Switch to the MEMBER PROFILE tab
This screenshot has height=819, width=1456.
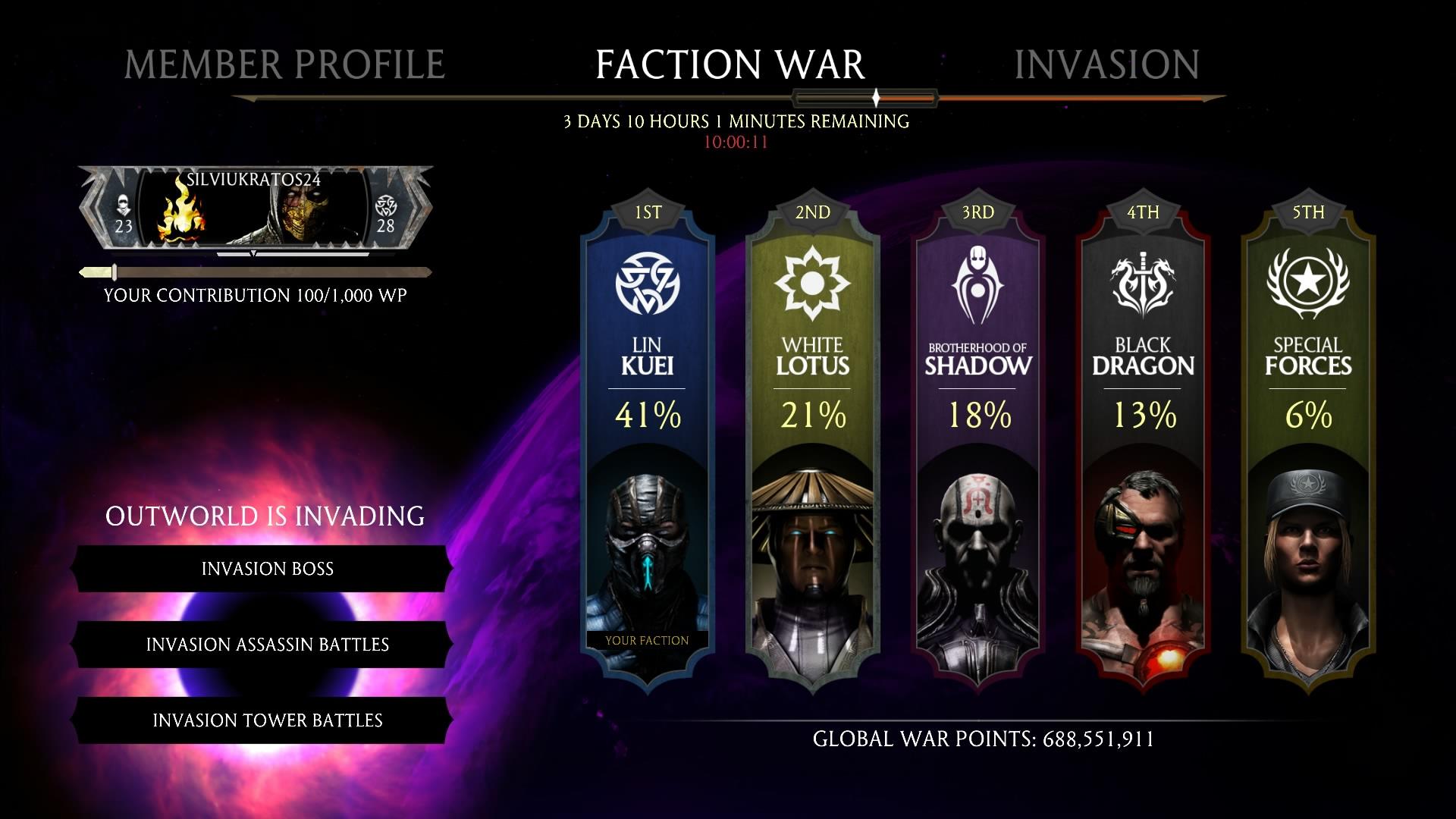tap(283, 62)
